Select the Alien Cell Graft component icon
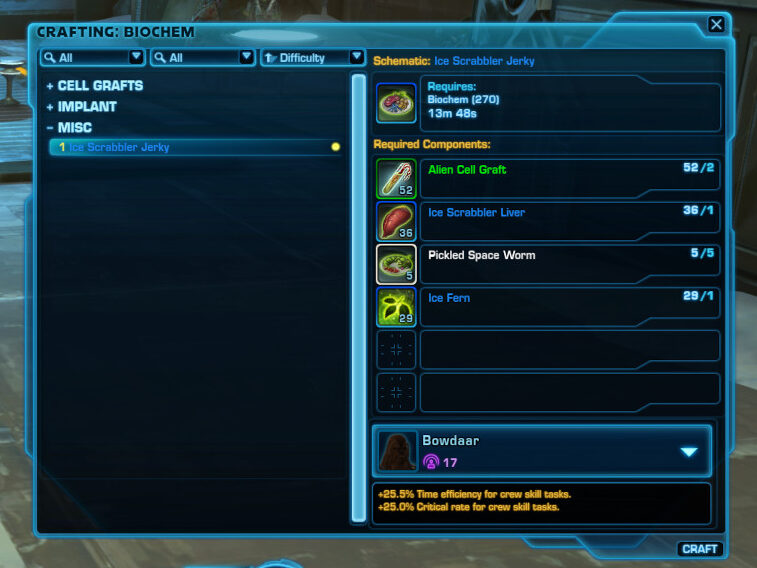 point(396,179)
